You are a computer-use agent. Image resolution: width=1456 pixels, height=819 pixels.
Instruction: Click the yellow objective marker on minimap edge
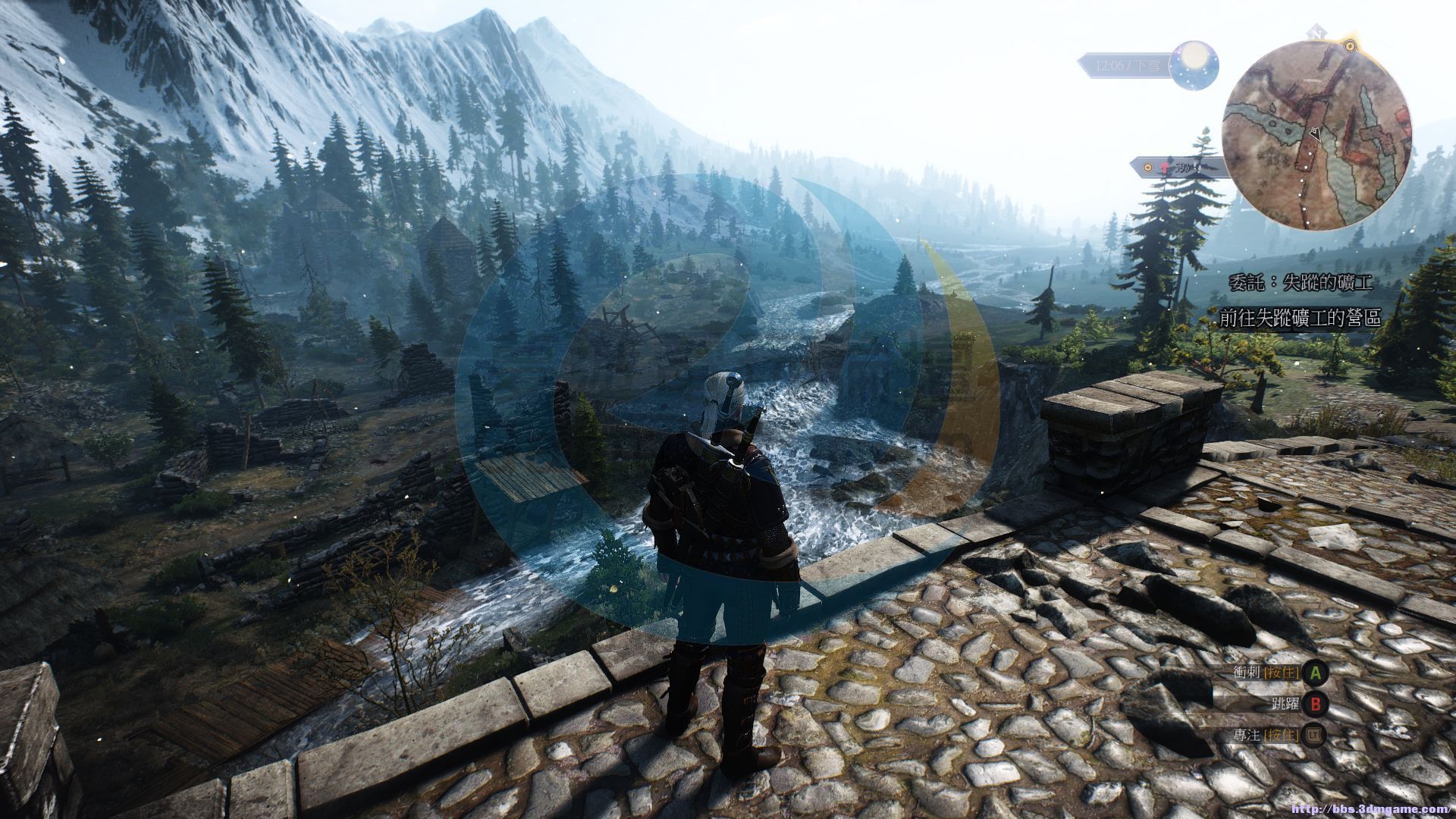coord(1350,46)
